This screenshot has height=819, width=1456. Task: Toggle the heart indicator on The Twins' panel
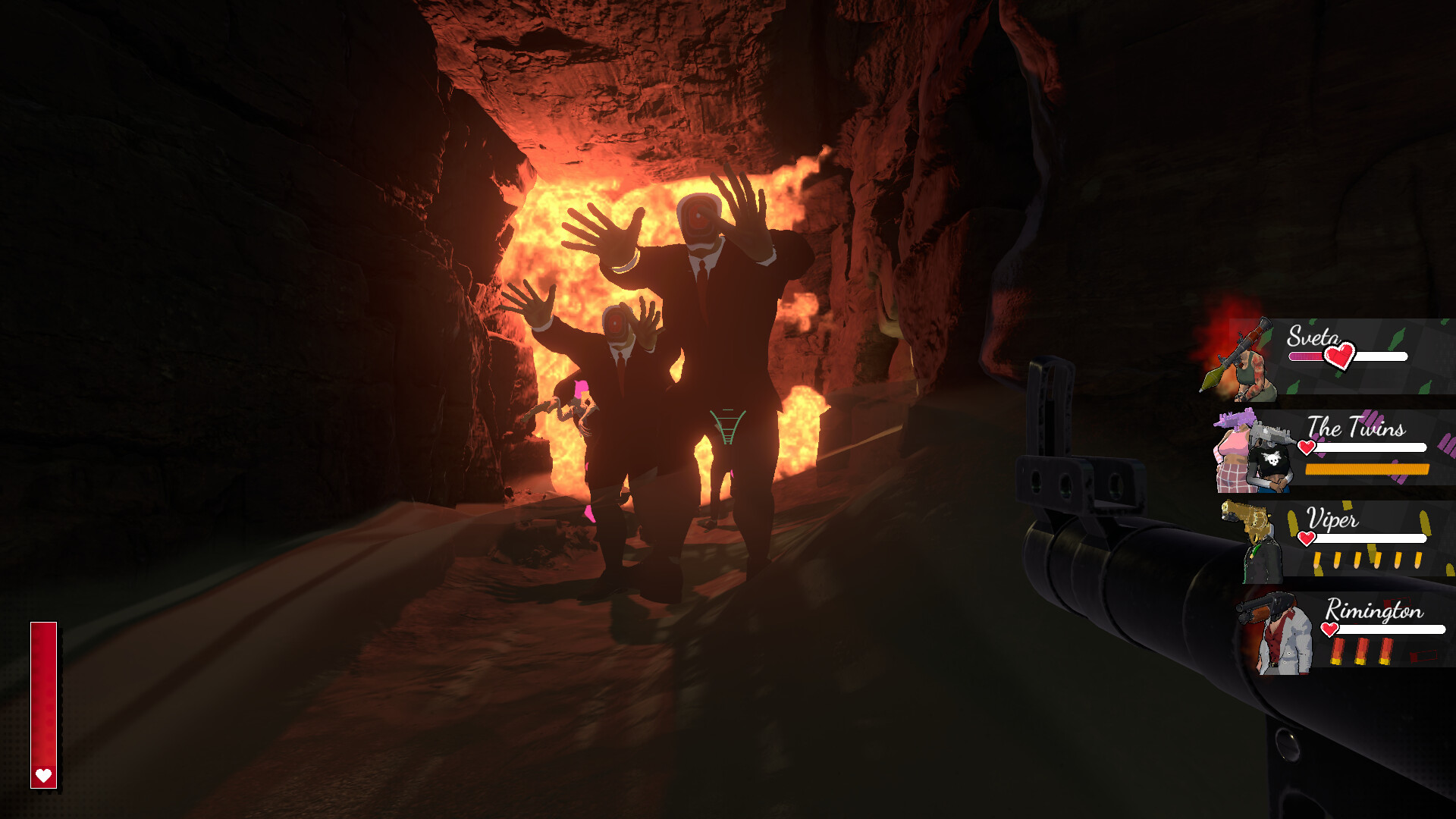(1306, 447)
